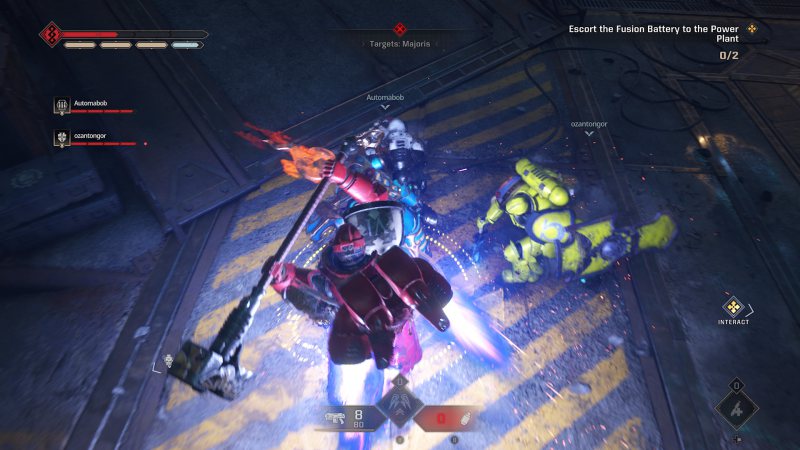Click the yellow Interact marker icon

(x=733, y=306)
